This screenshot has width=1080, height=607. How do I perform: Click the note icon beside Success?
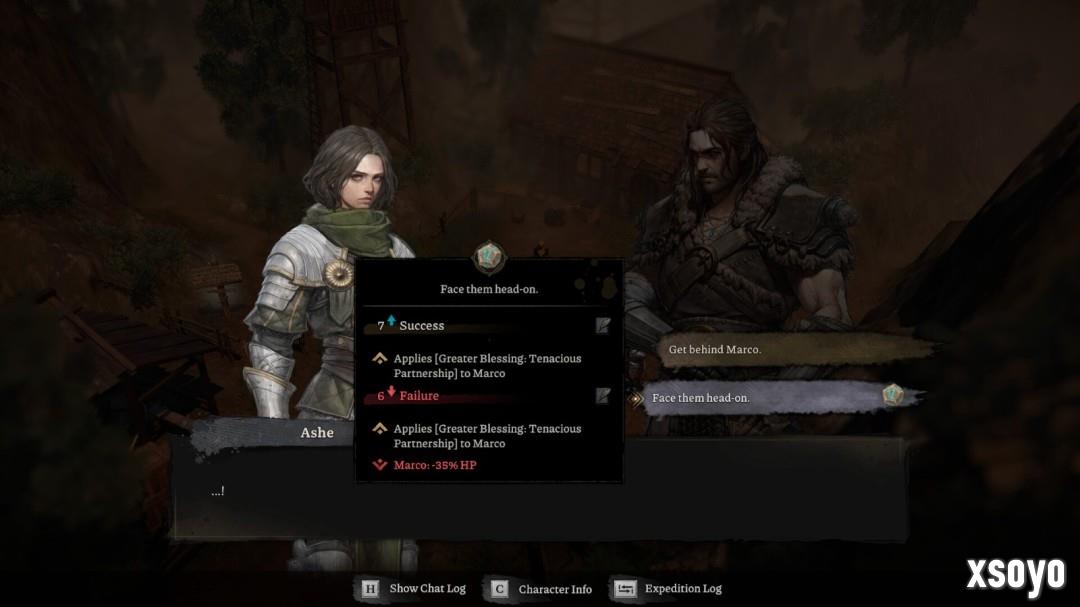603,325
